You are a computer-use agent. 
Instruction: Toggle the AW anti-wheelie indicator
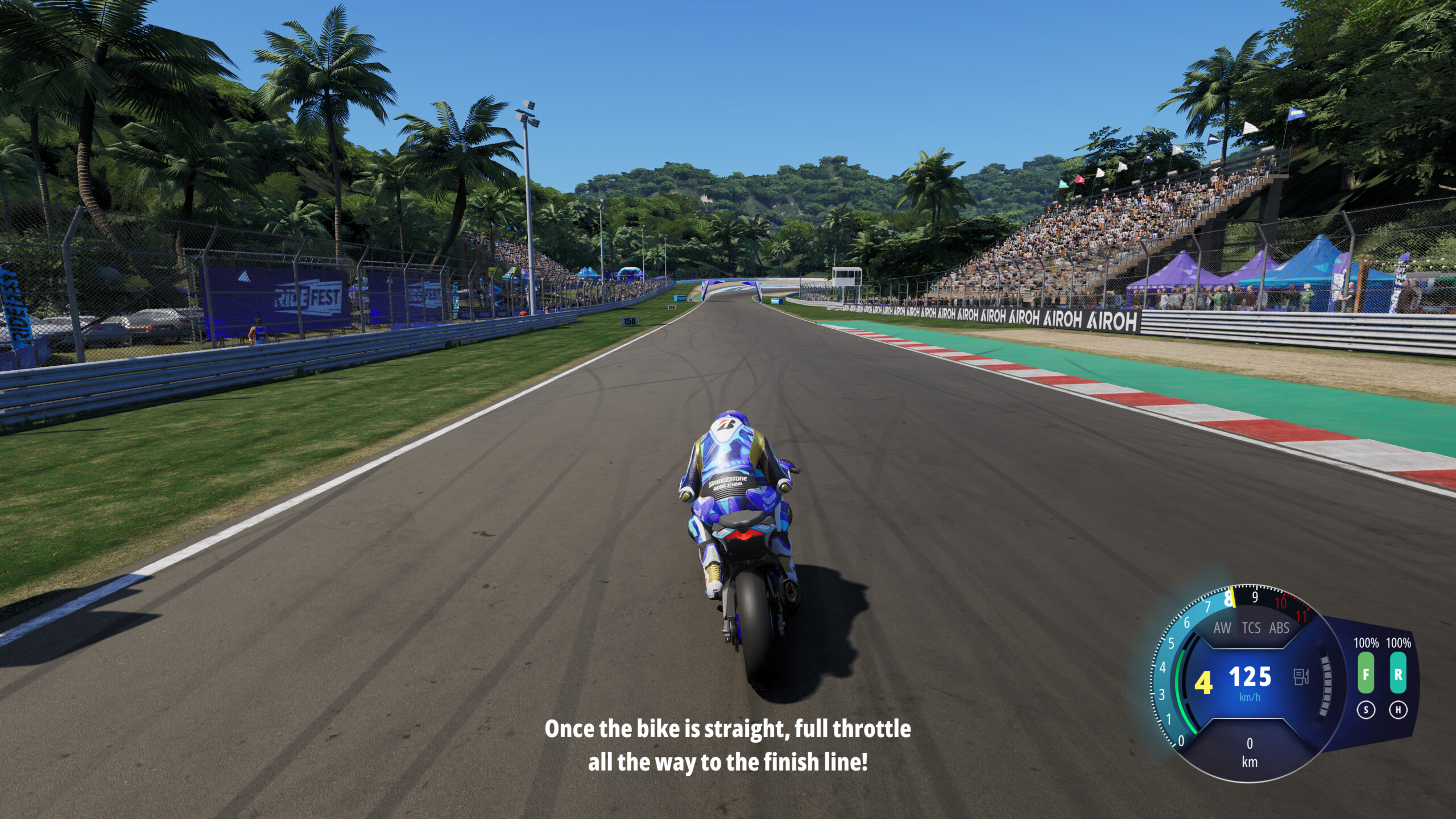coord(1222,628)
